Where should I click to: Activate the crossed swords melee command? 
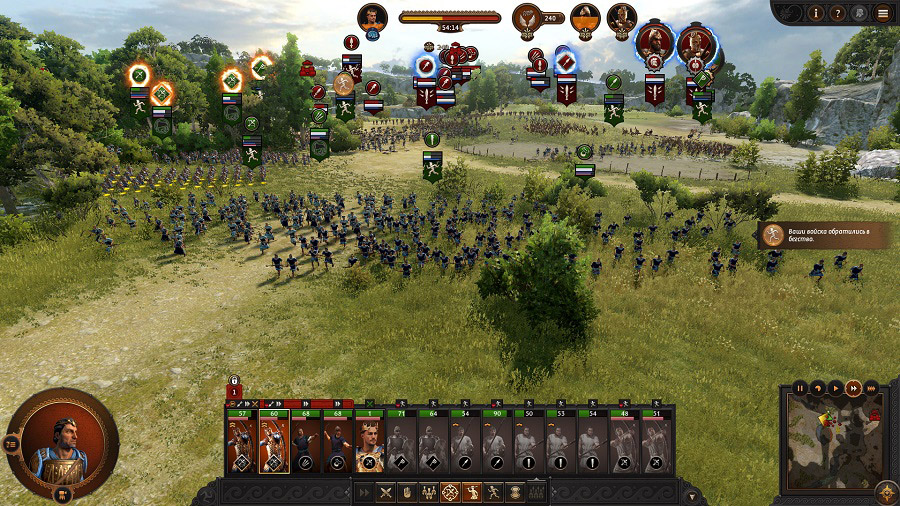coord(385,492)
